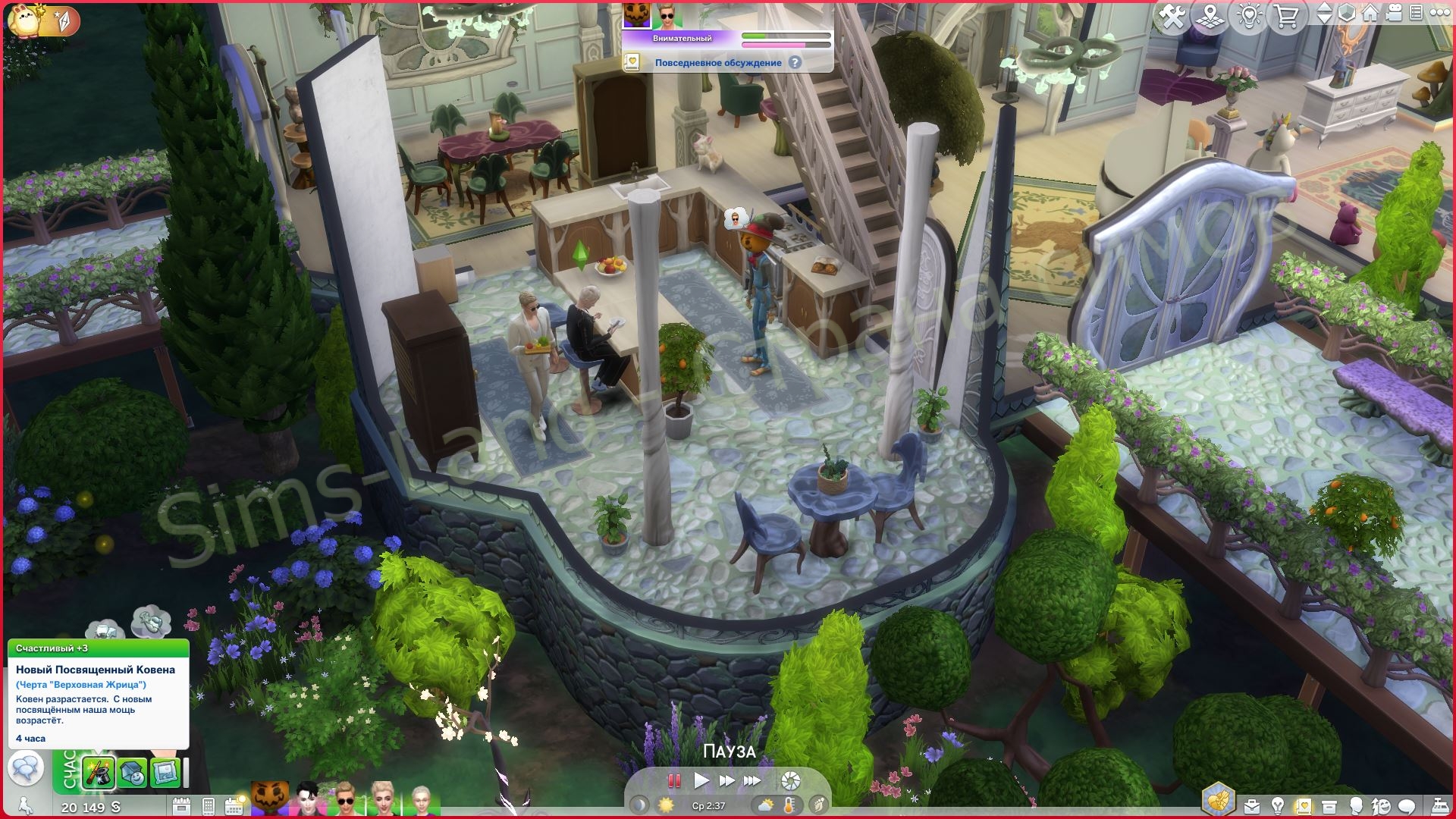This screenshot has width=1456, height=819.
Task: Open the aspirations lightbulb panel
Action: click(x=1278, y=805)
